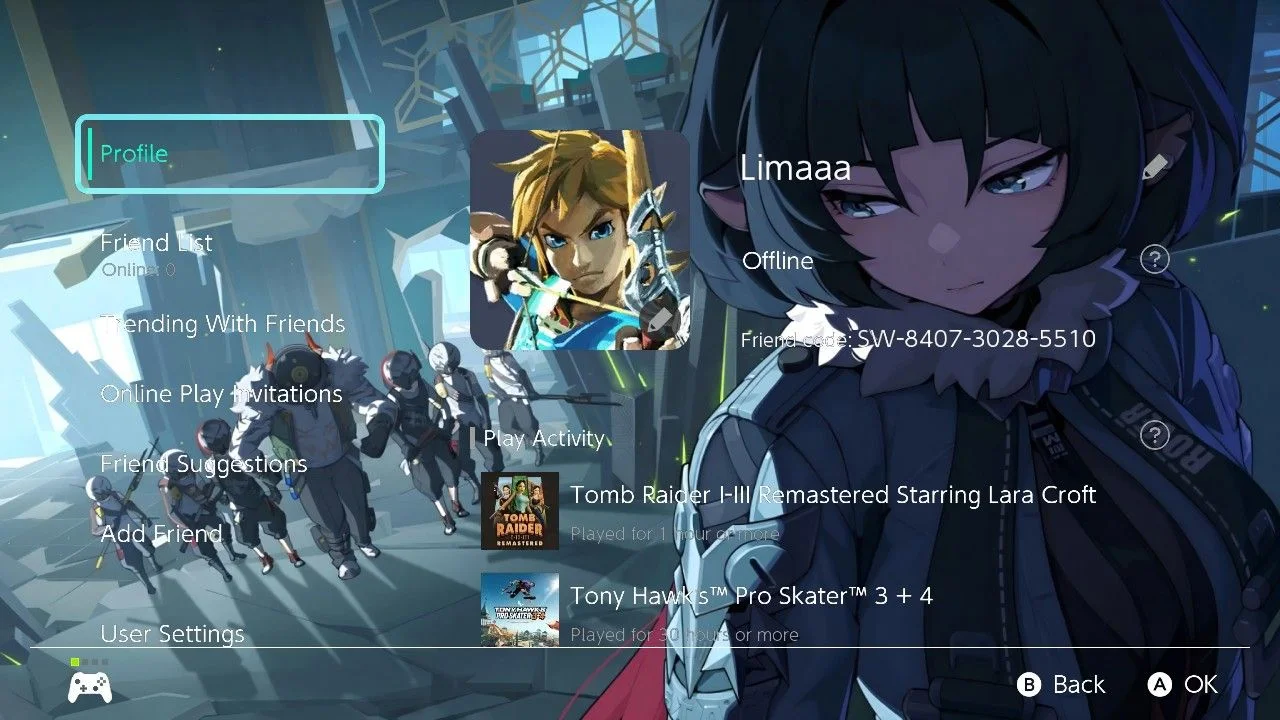Open the Friend List
This screenshot has height=720, width=1280.
(x=157, y=243)
